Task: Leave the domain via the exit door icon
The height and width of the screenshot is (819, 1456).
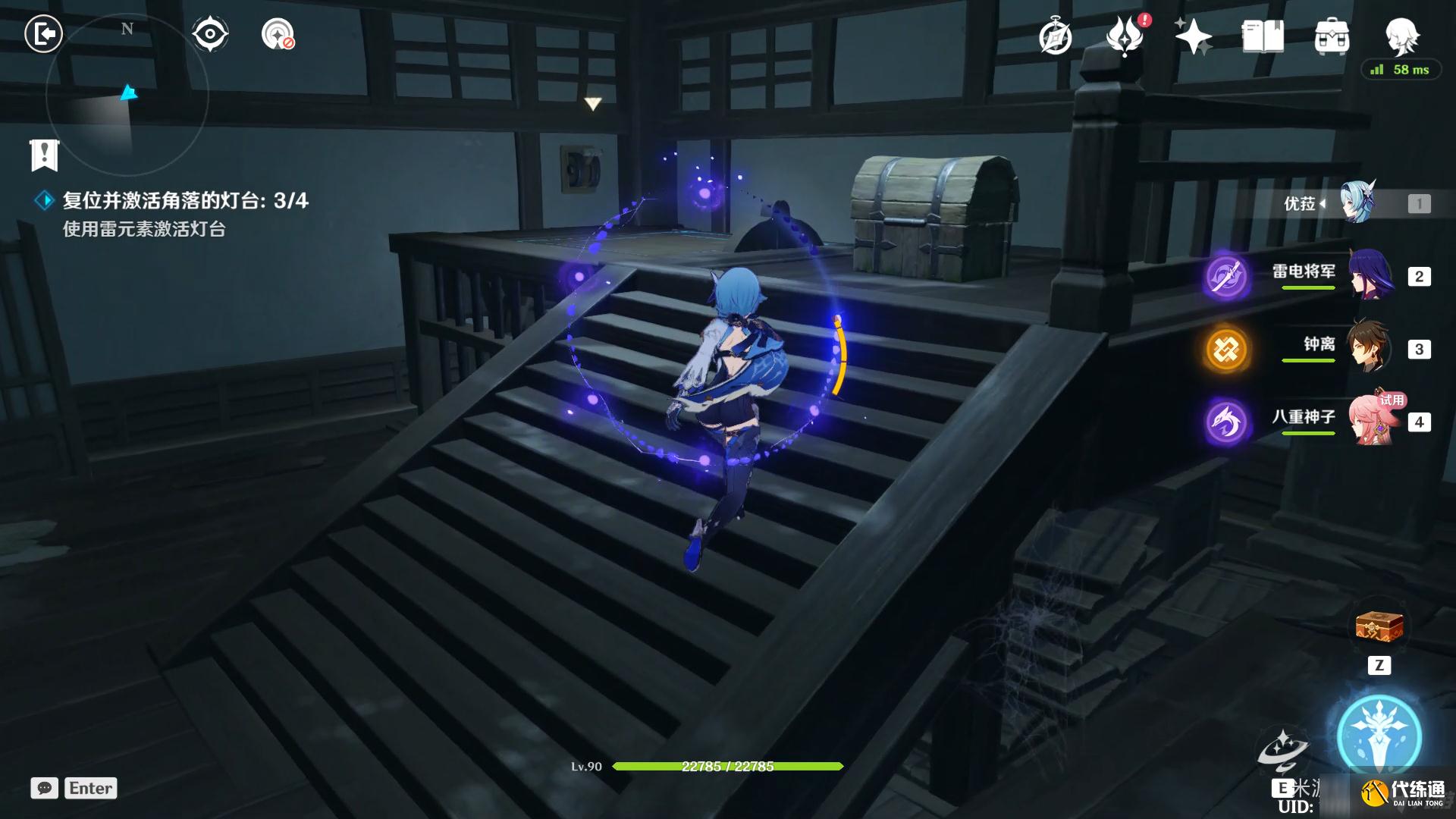Action: tap(43, 33)
